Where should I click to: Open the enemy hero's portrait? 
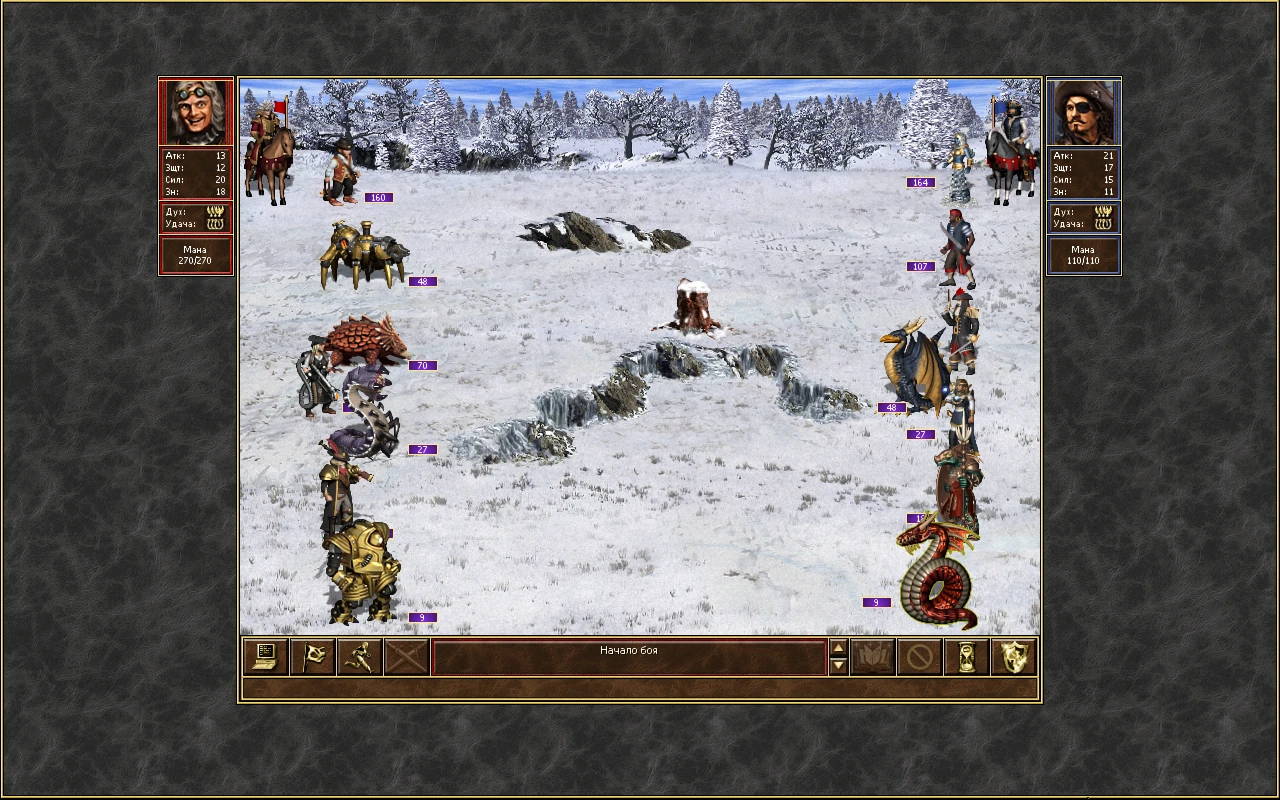[x=1084, y=111]
